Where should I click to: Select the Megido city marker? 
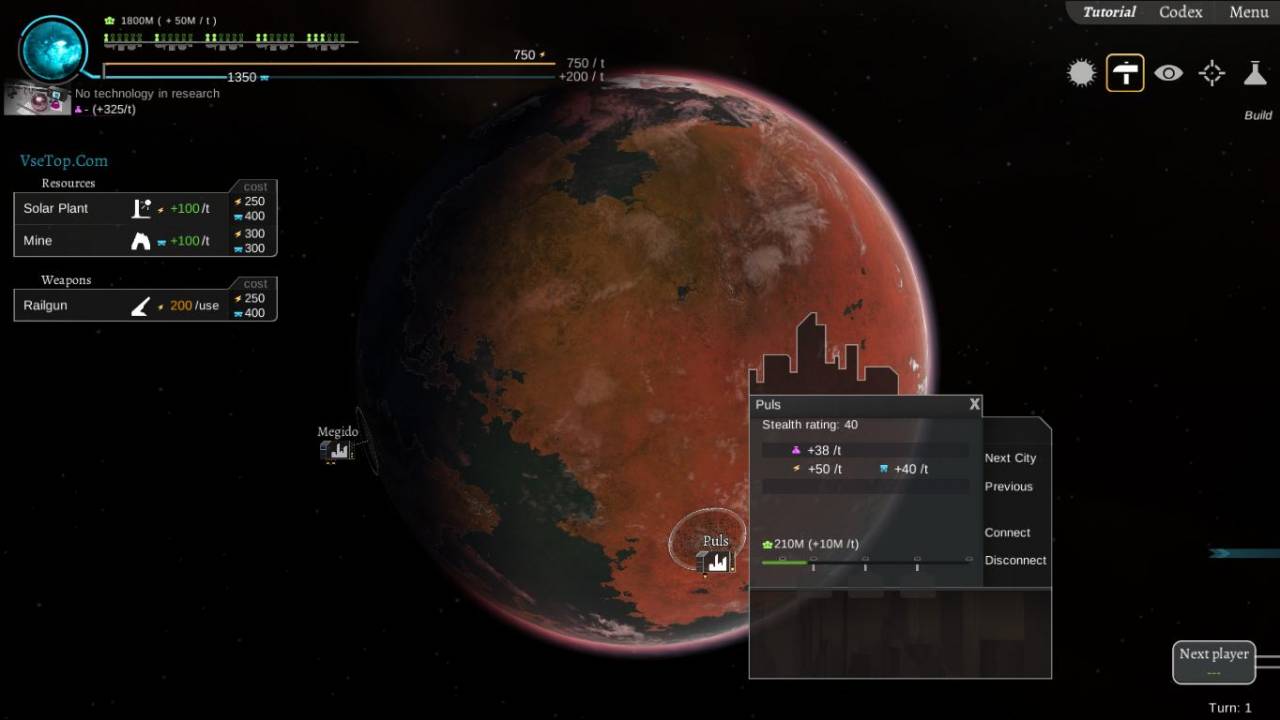(338, 450)
